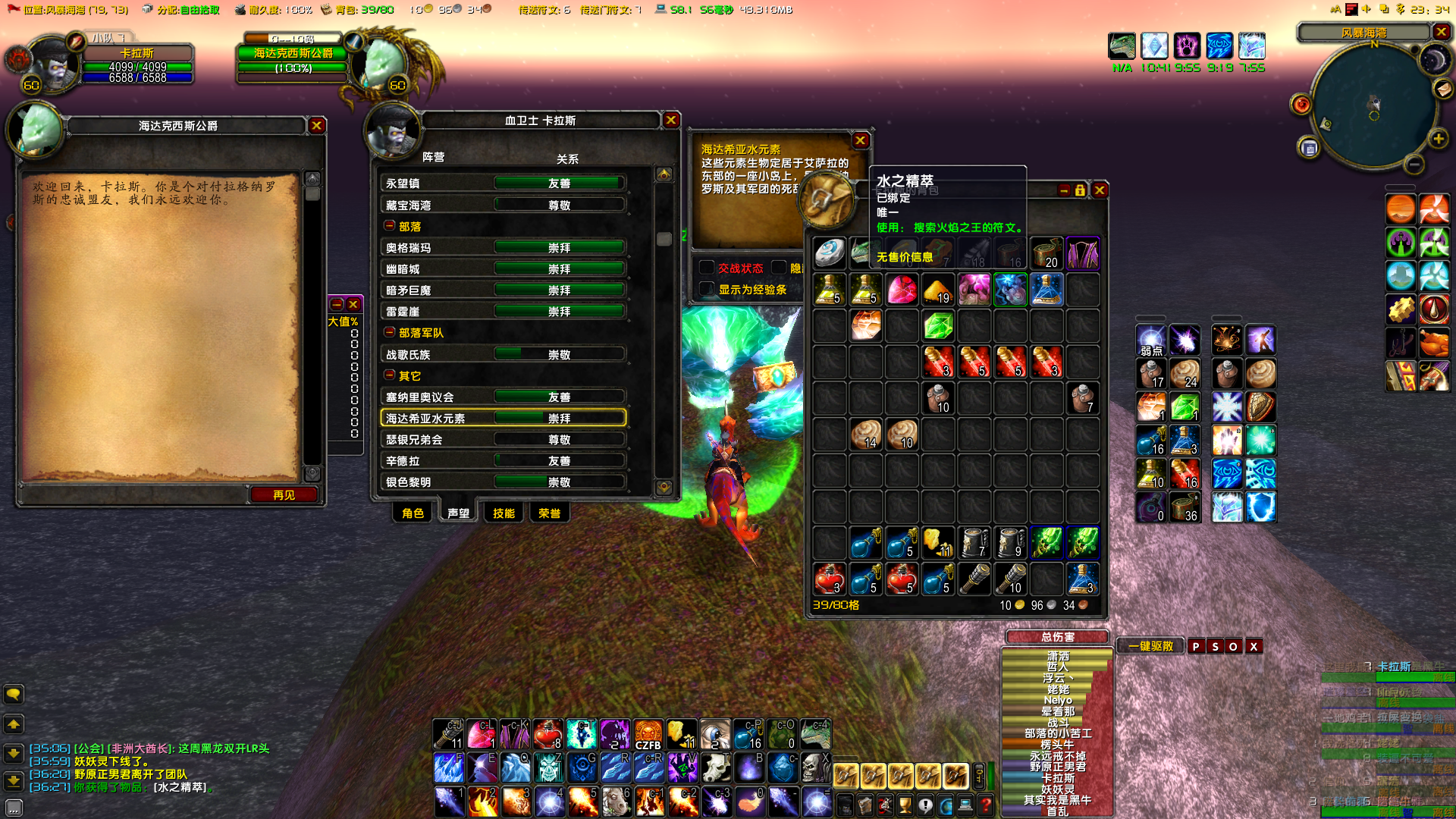1456x819 pixels.
Task: Click the minimap zoom-in plus button
Action: pyautogui.click(x=1438, y=139)
